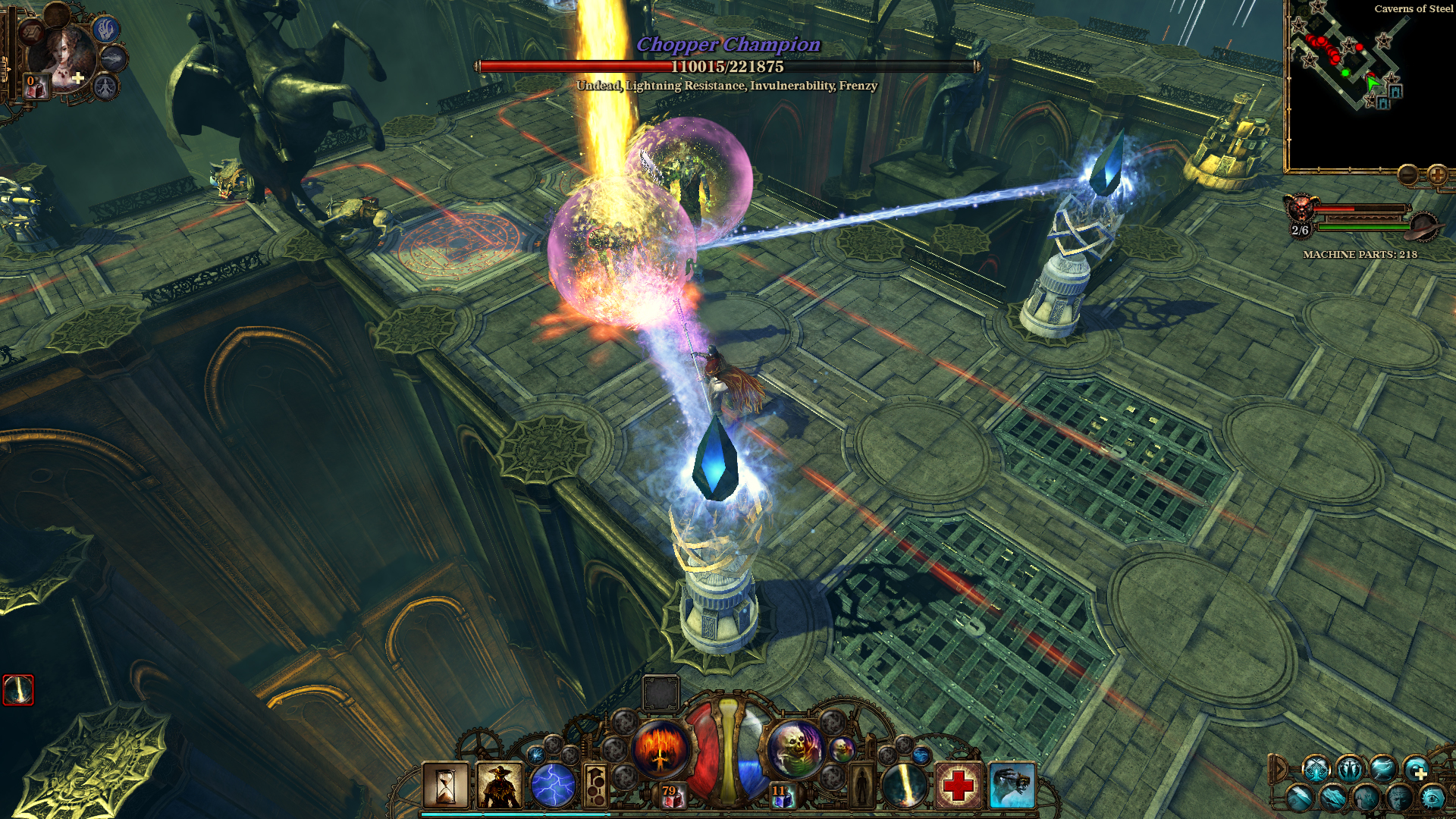Select the skull summon skill orb

(795, 748)
